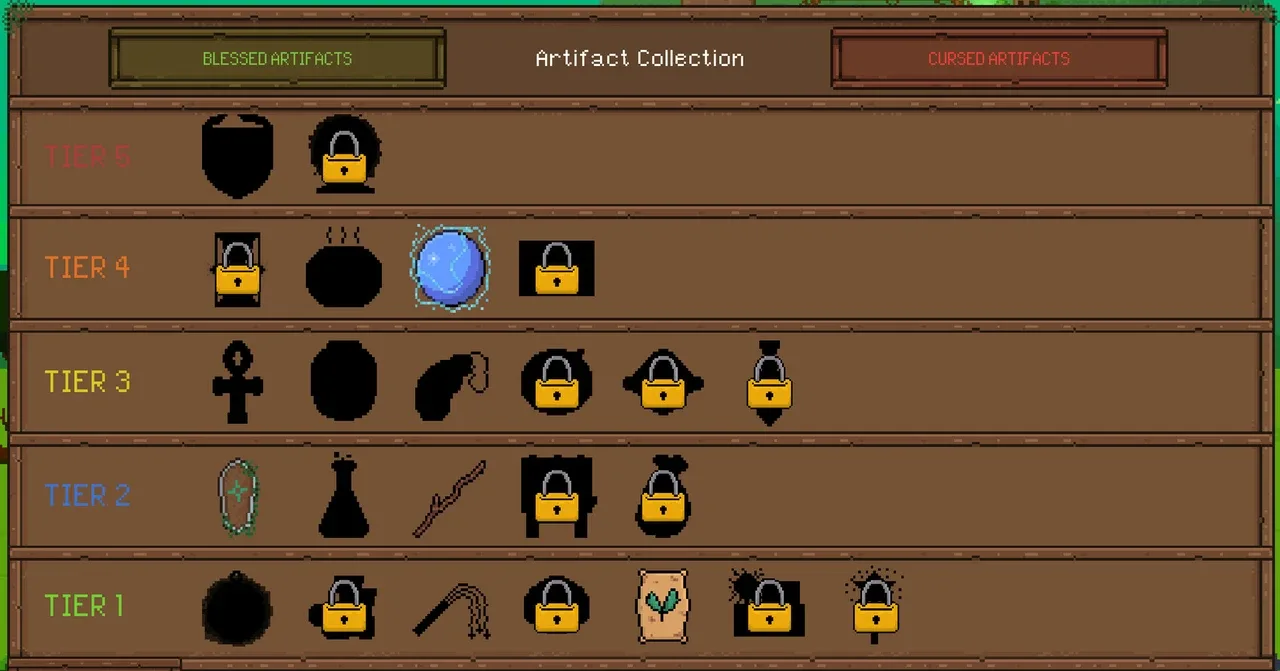Select the ankh silhouette artifact
The width and height of the screenshot is (1280, 671).
pos(237,382)
